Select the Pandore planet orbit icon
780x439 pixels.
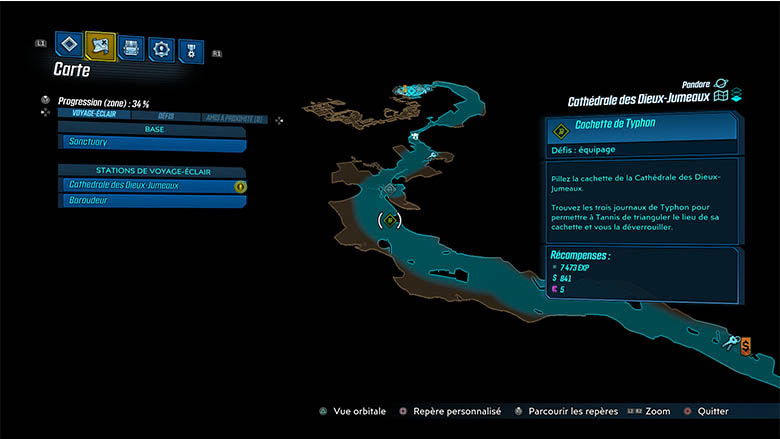[722, 84]
